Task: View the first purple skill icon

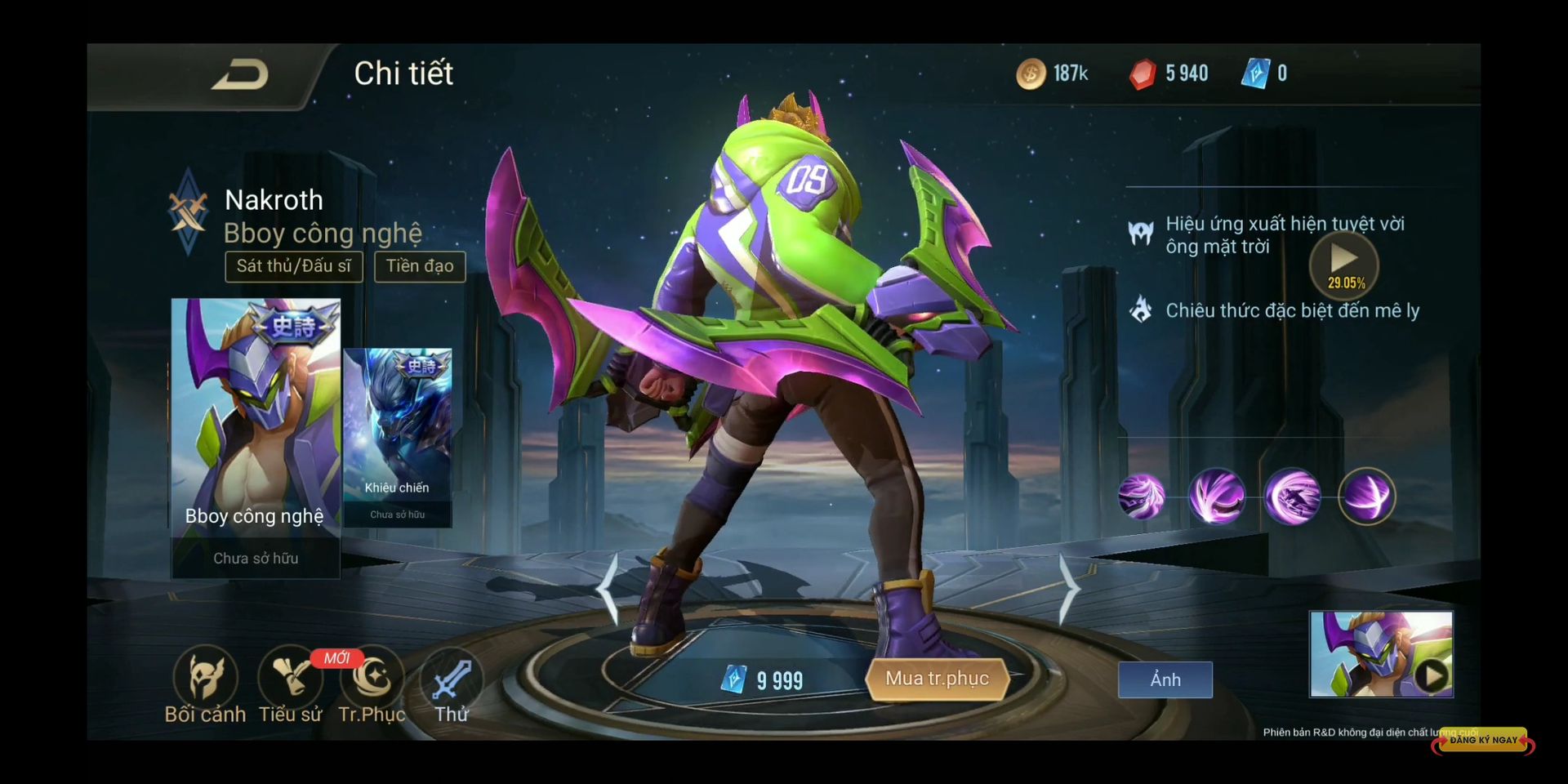Action: coord(1141,497)
